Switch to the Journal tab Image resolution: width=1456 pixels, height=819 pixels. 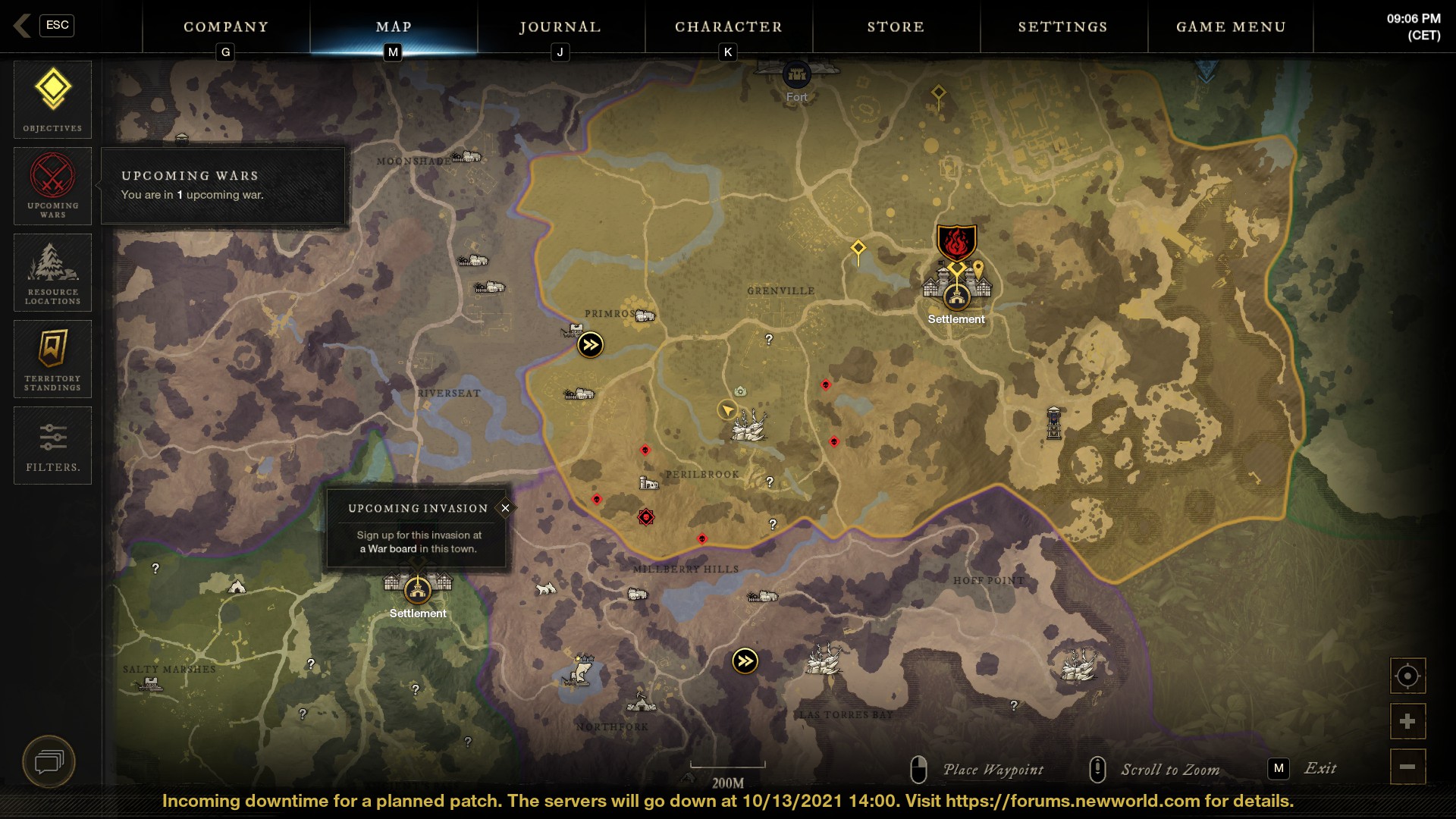560,27
